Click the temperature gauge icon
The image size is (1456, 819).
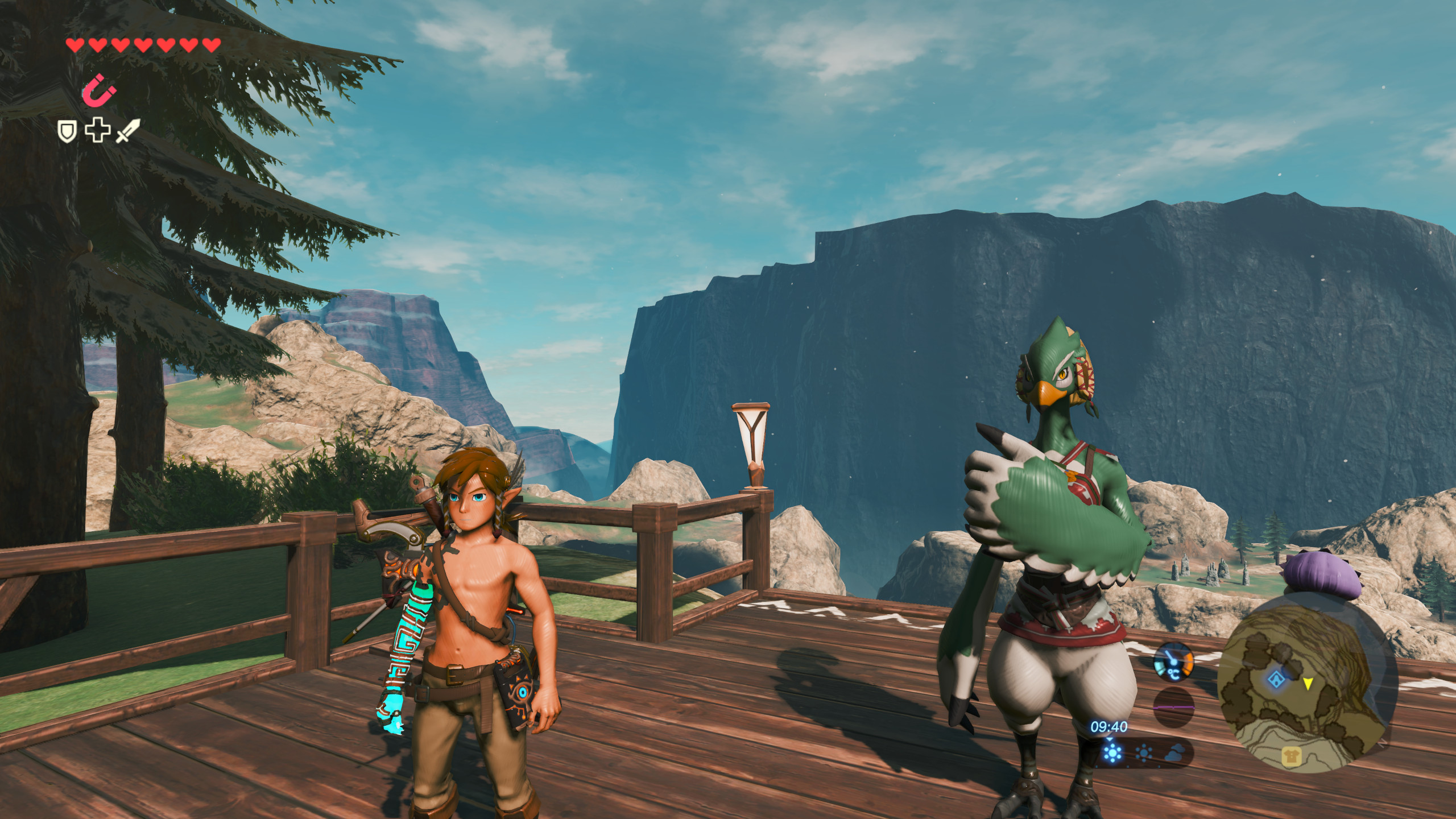(x=1173, y=662)
